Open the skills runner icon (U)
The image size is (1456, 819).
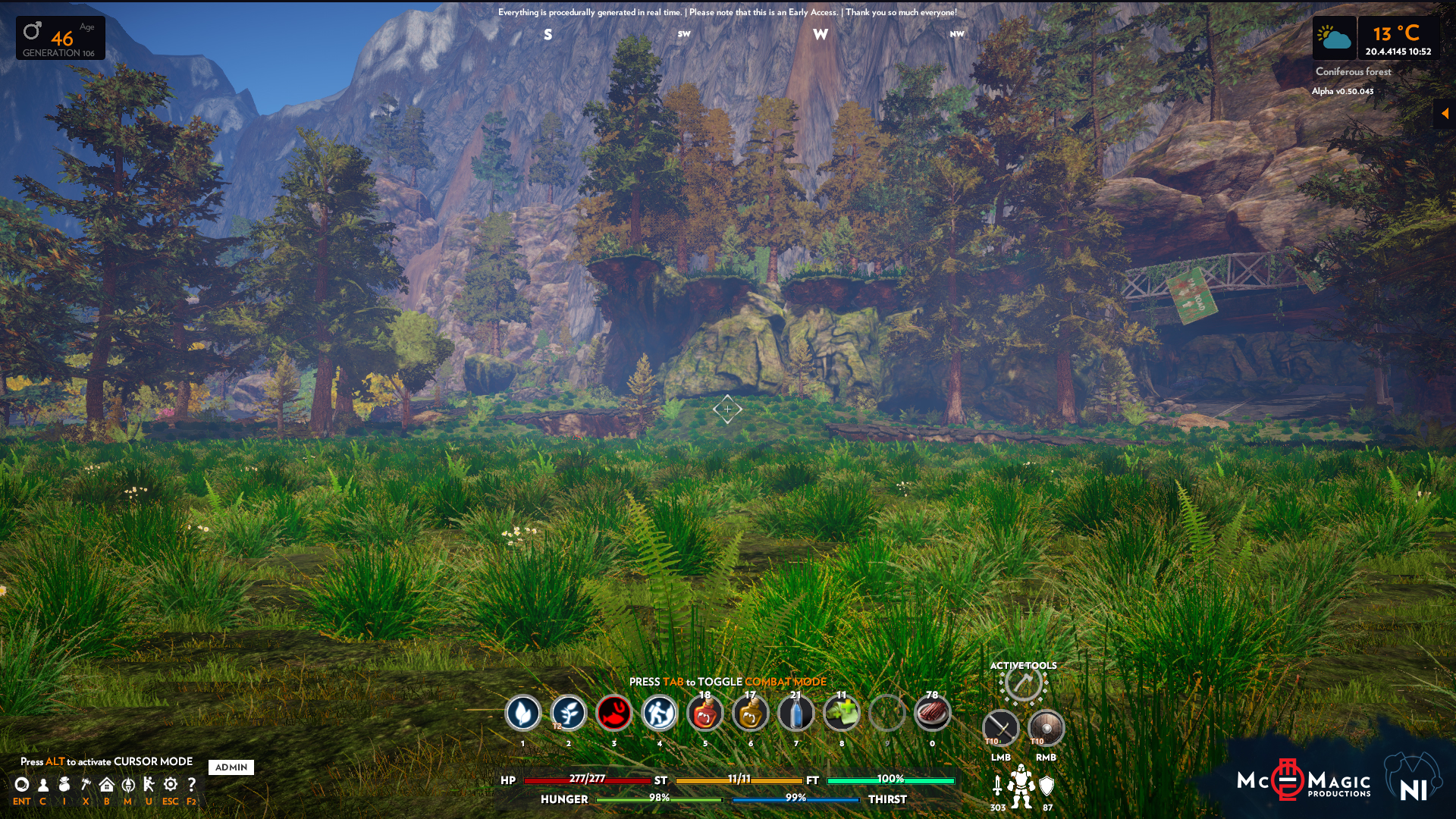149,785
